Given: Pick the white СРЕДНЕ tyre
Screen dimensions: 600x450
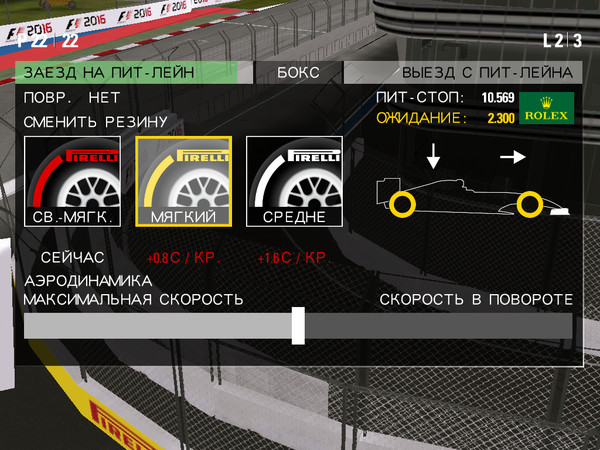Looking at the screenshot, I should [x=294, y=183].
